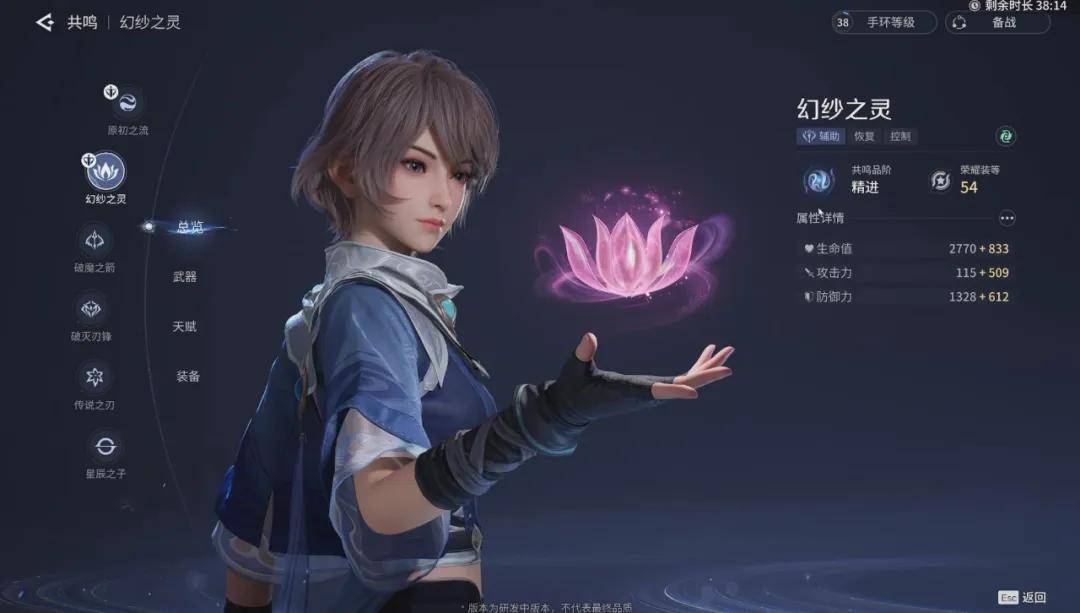
Task: Select the 幻纱之灵 lotus resonance icon
Action: pos(106,171)
